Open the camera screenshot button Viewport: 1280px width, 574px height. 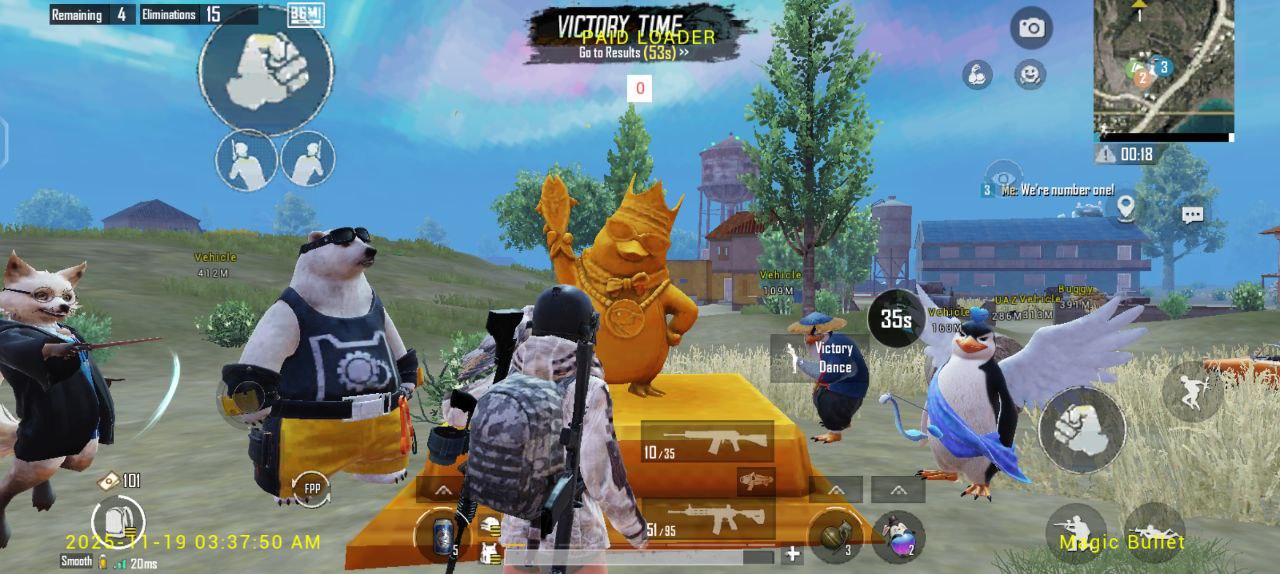pos(1031,28)
